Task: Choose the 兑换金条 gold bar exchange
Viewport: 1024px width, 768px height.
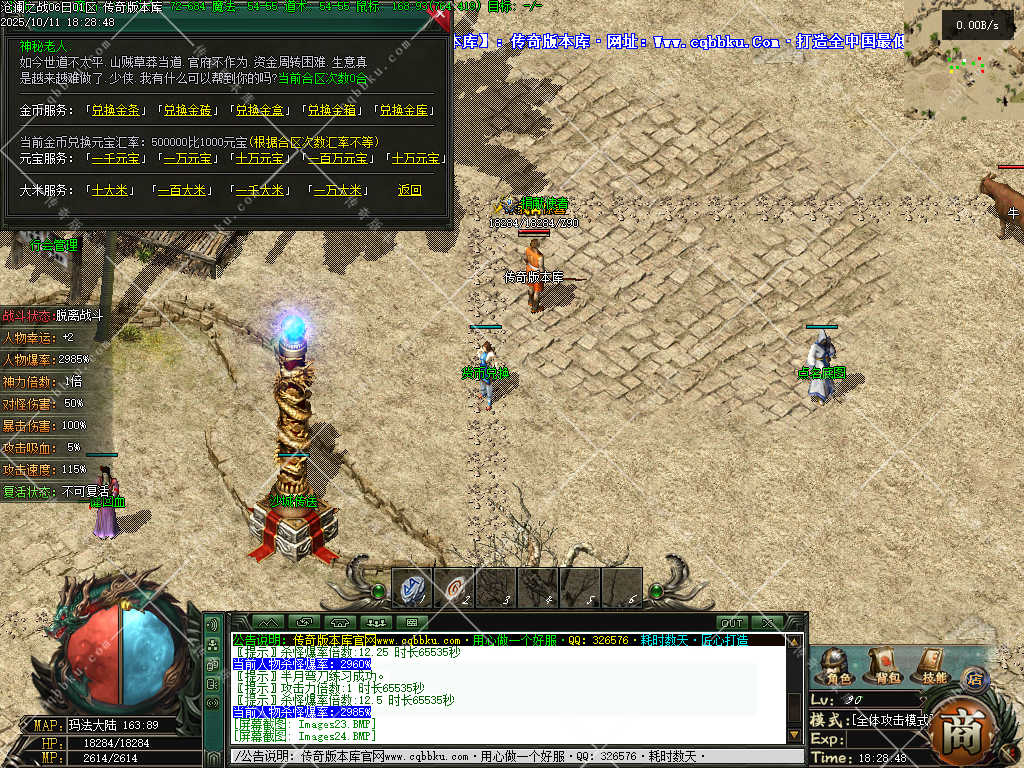Action: coord(115,110)
